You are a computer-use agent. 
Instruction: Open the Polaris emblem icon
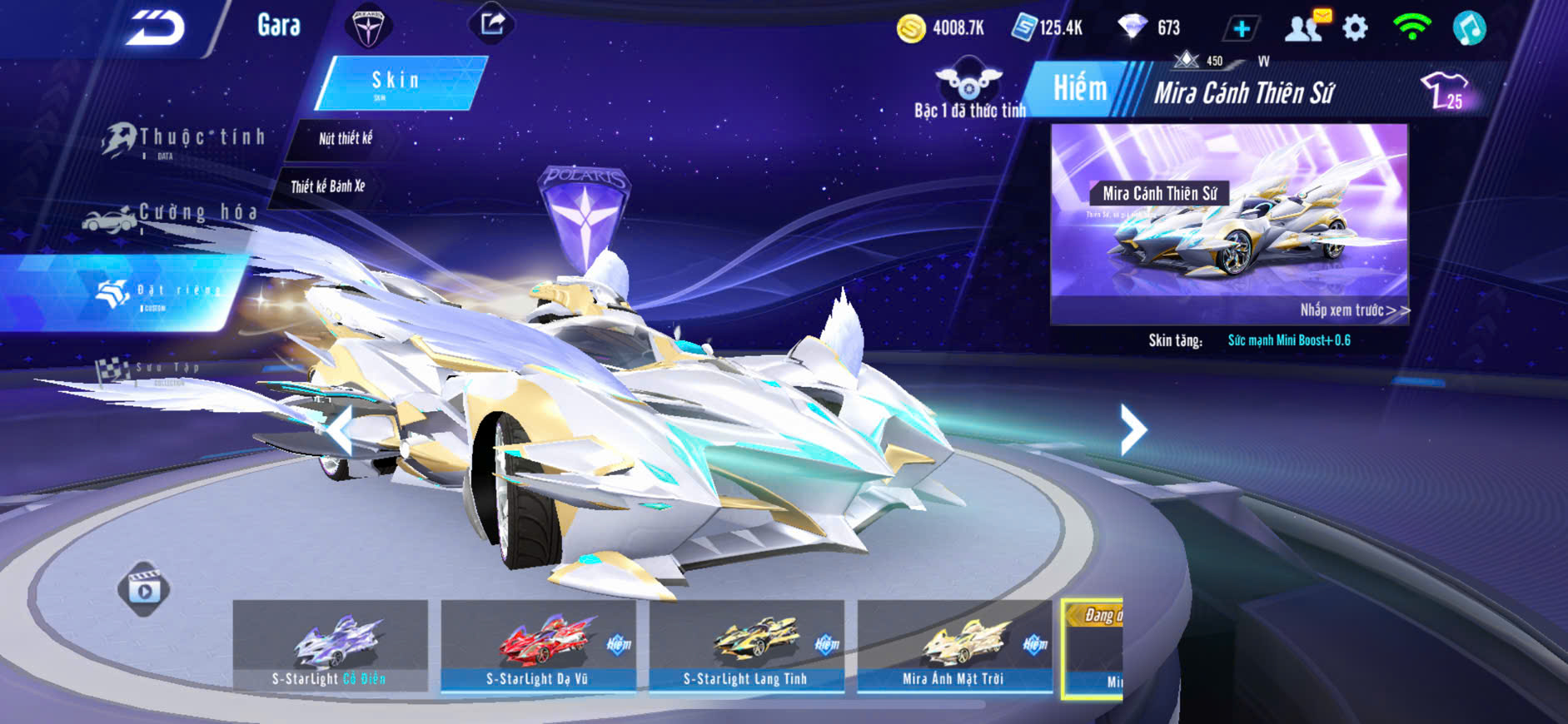[367, 27]
